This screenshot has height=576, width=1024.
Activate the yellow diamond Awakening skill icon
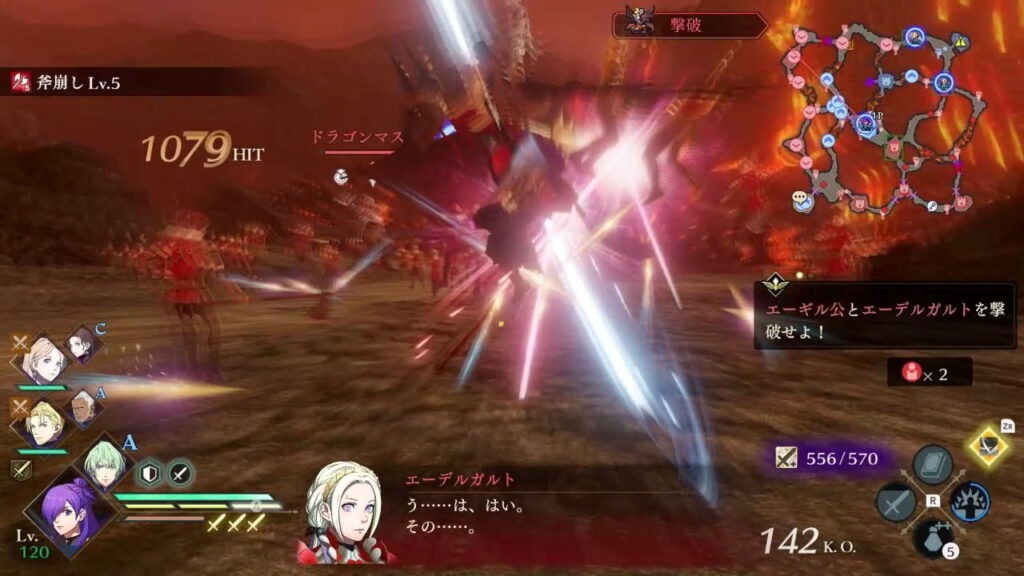pos(988,446)
